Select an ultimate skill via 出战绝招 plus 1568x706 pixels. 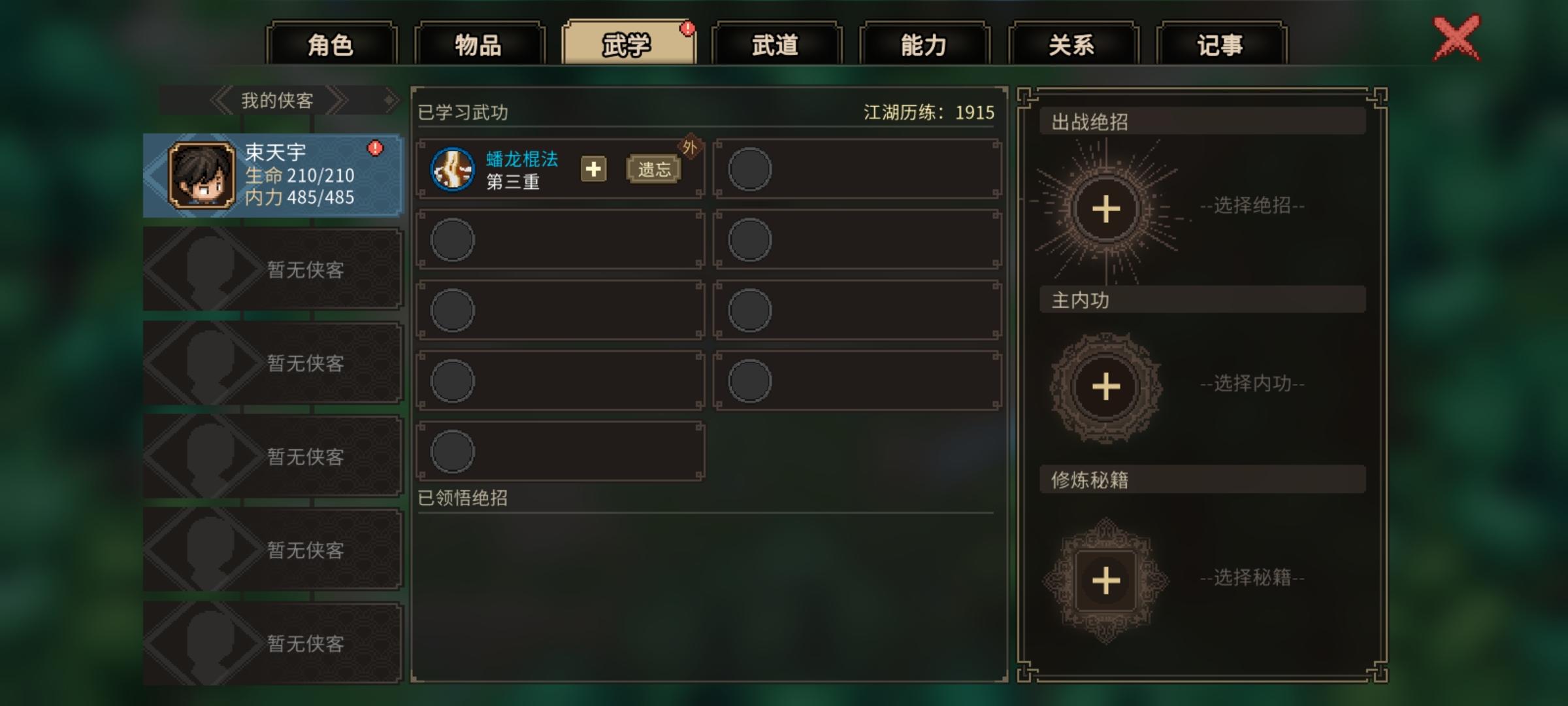(x=1106, y=208)
